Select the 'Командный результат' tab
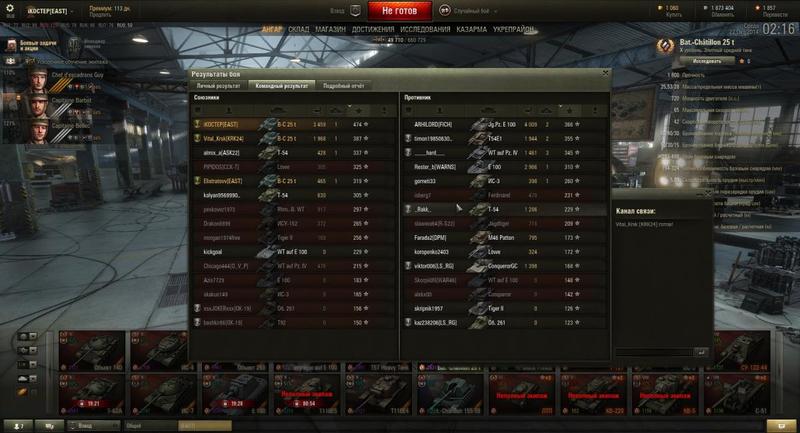This screenshot has height=433, width=800. click(281, 86)
